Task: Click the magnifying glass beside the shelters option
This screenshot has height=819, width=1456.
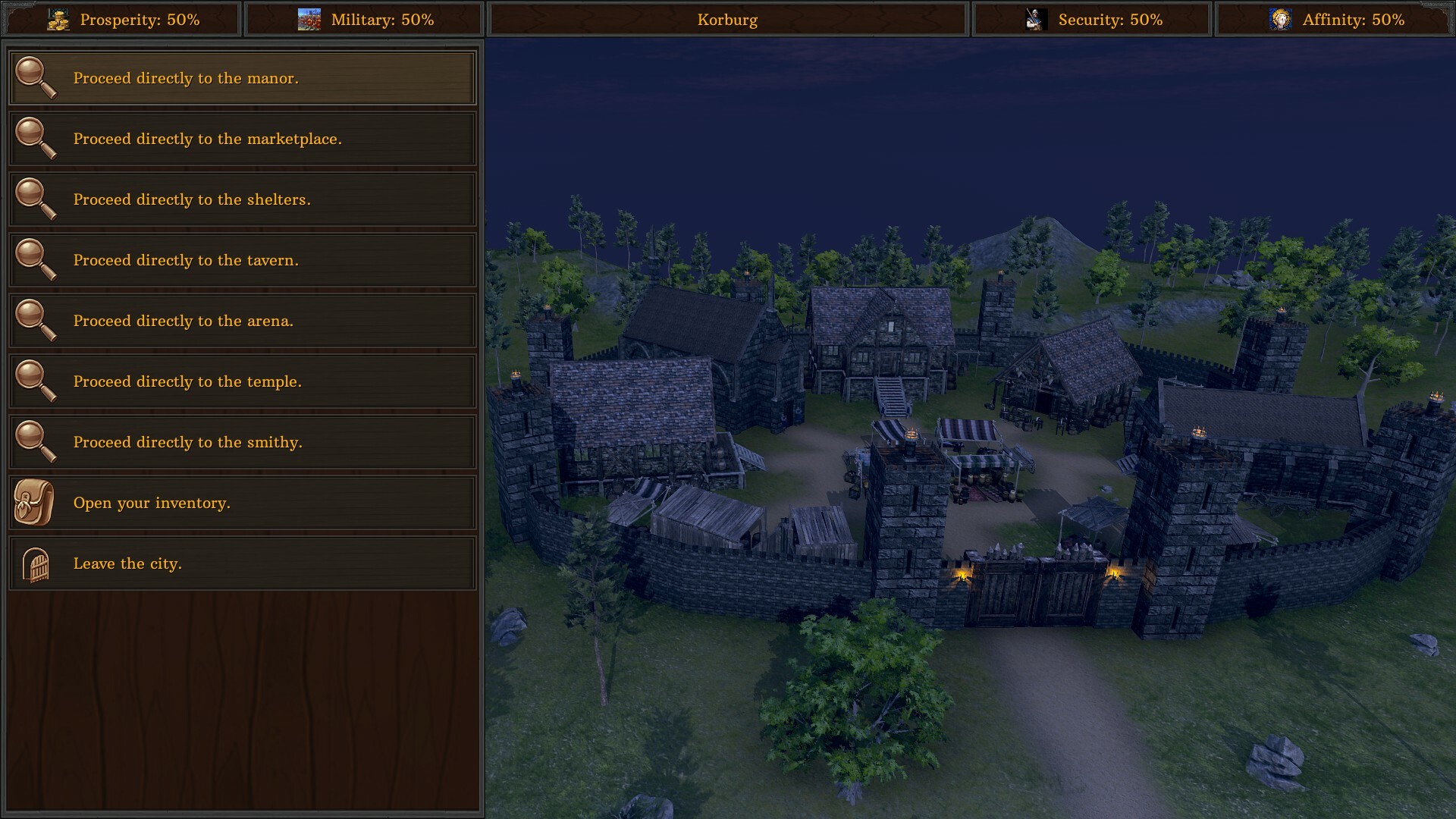Action: (36, 199)
